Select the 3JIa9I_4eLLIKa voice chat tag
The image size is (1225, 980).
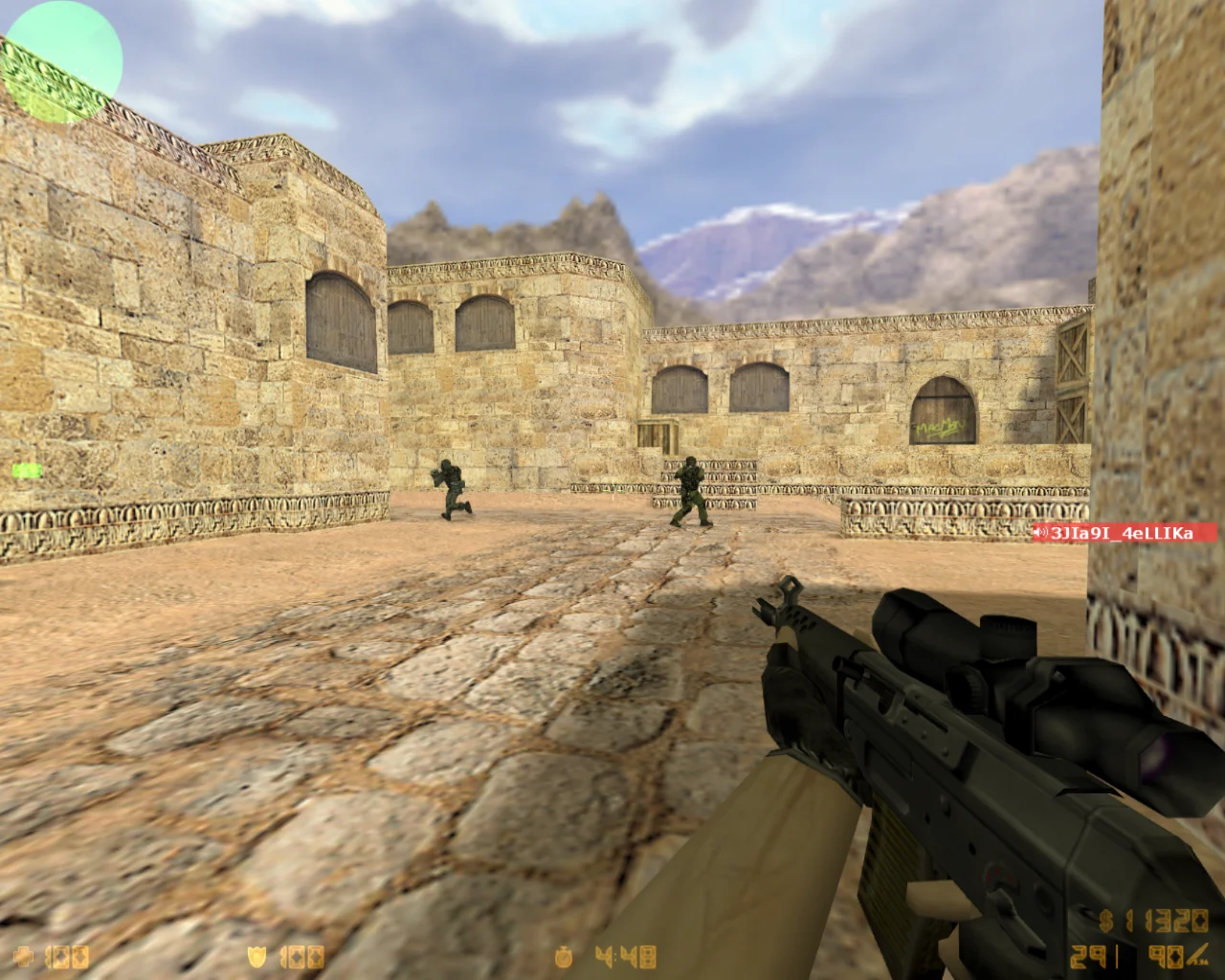[x=1124, y=533]
